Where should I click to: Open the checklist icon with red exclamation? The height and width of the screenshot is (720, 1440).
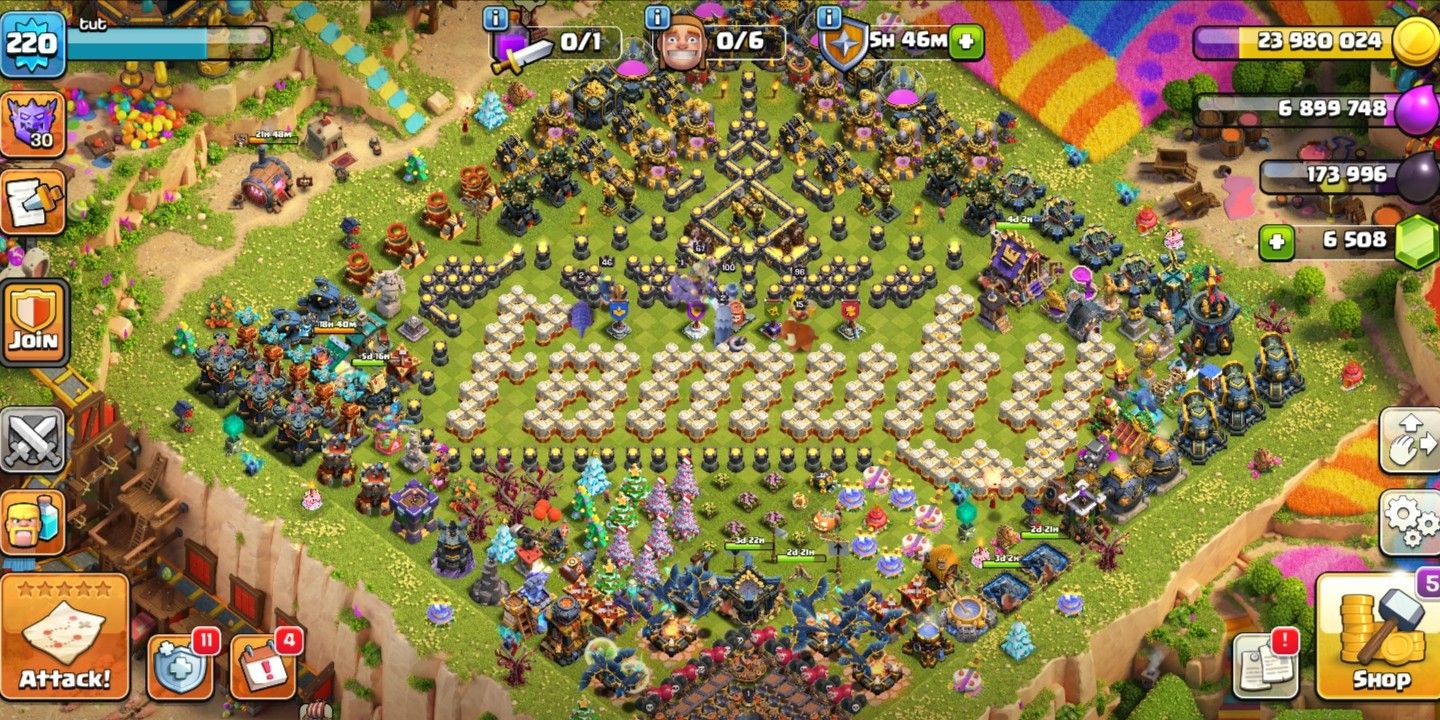click(x=1265, y=663)
